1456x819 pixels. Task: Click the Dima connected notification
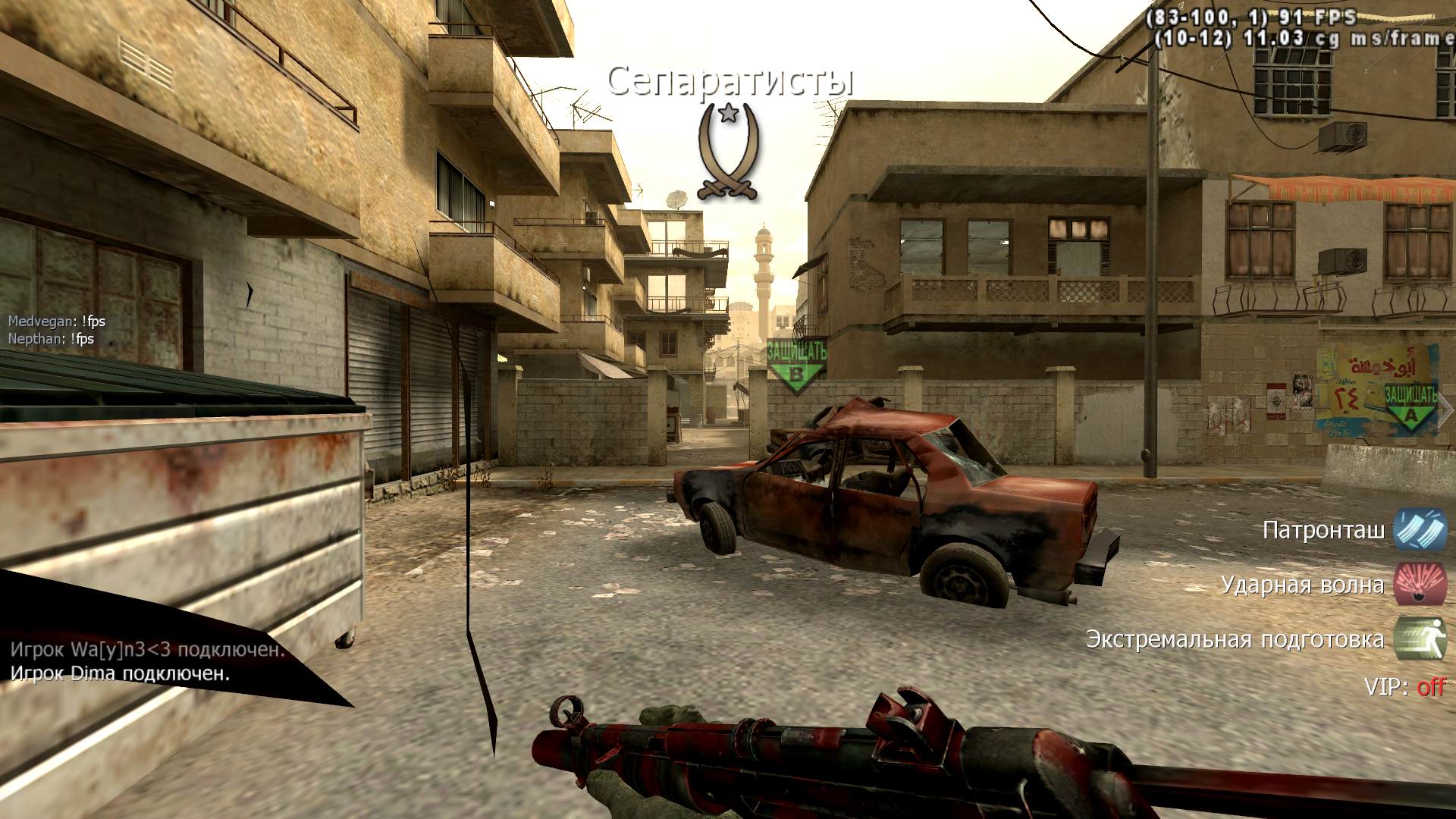pos(120,674)
